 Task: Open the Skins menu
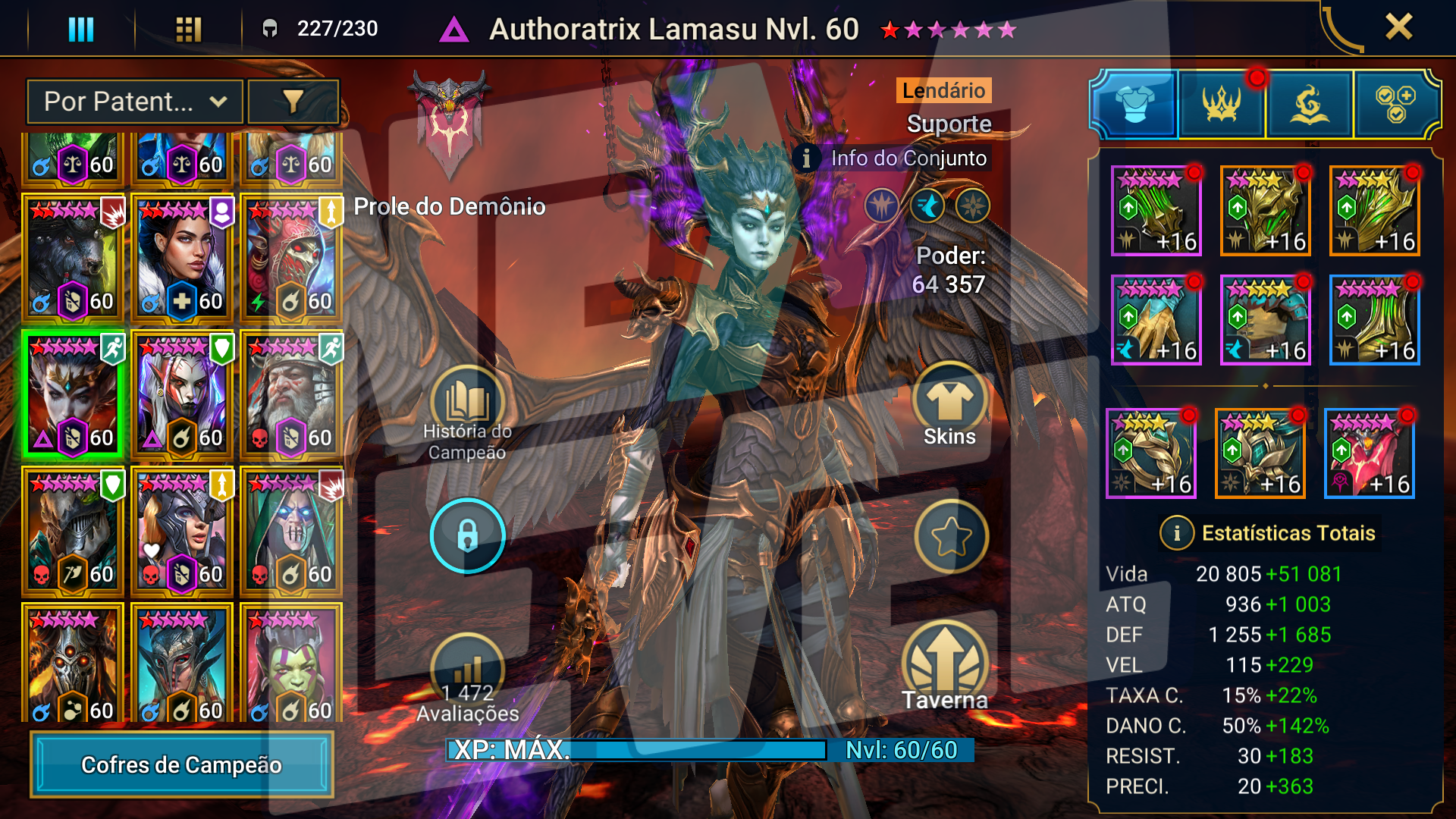tap(949, 409)
